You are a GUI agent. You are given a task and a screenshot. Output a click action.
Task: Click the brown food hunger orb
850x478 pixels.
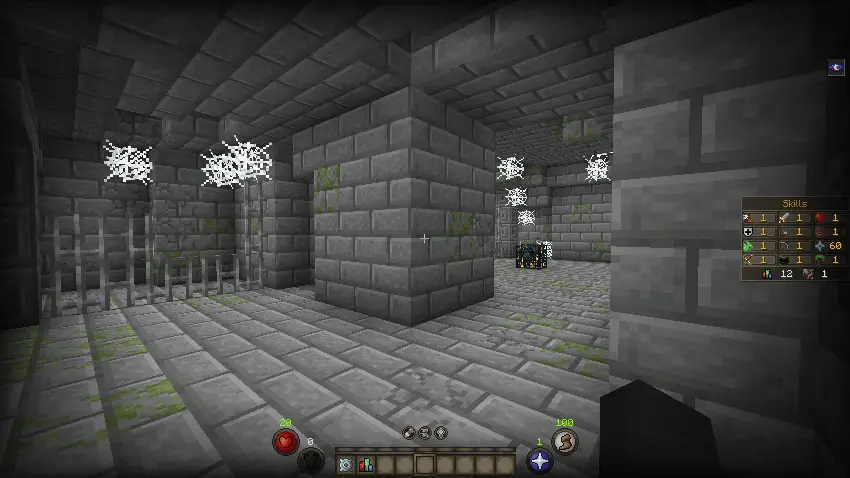click(565, 441)
